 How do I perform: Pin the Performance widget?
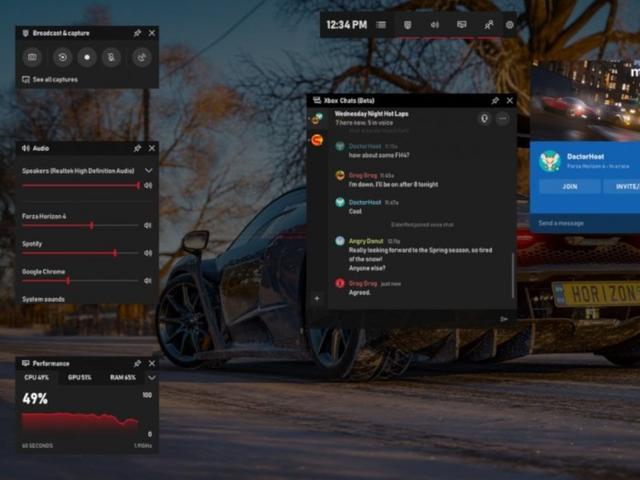tap(137, 363)
